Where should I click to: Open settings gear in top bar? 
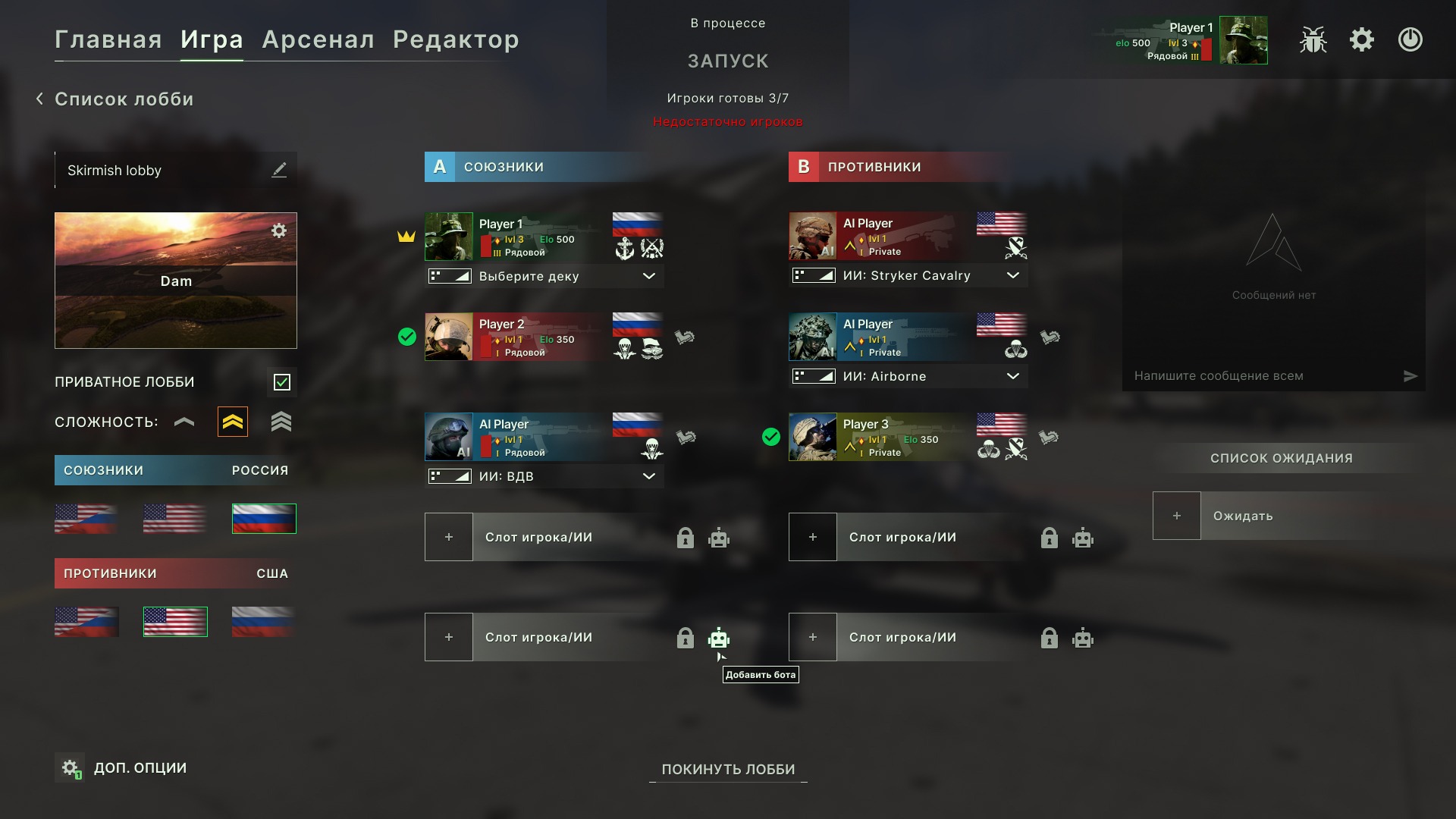click(1362, 39)
